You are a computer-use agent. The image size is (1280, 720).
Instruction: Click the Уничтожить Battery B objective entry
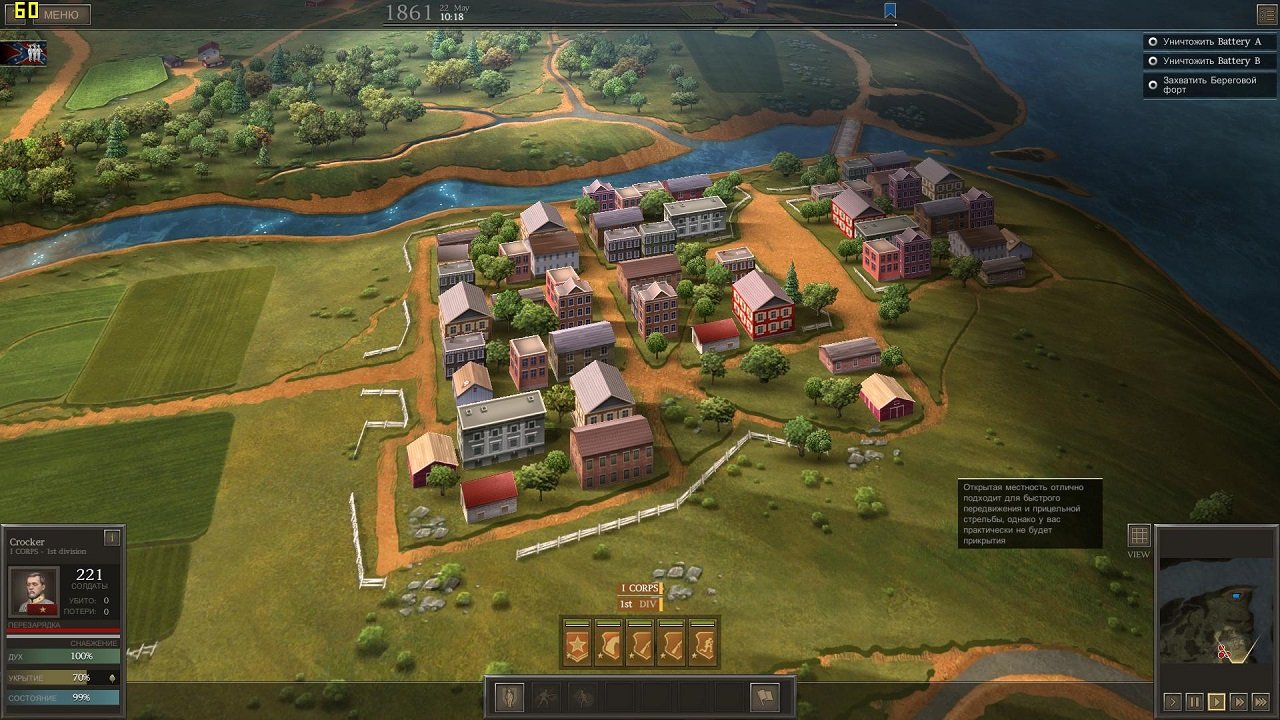tap(1210, 60)
